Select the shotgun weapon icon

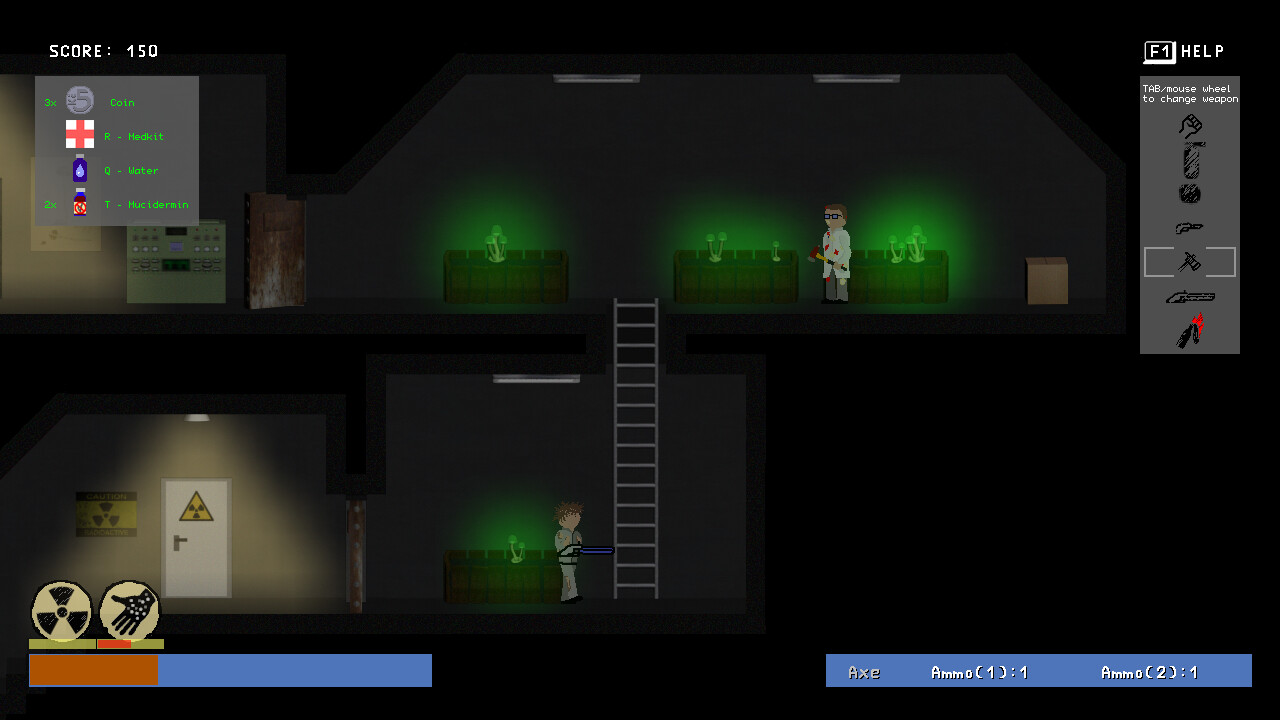(1190, 296)
